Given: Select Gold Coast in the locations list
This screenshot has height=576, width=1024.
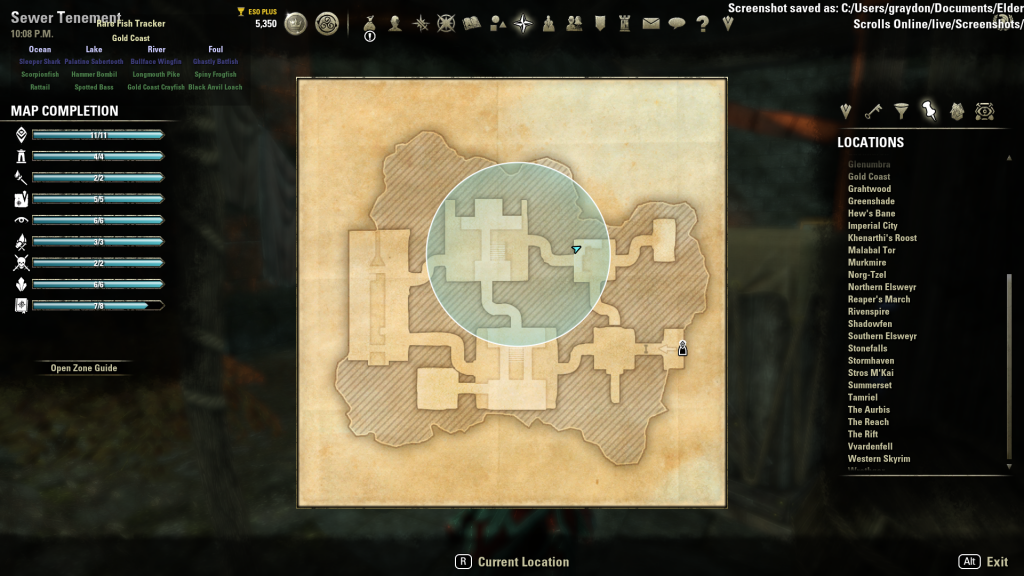Looking at the screenshot, I should pyautogui.click(x=869, y=177).
